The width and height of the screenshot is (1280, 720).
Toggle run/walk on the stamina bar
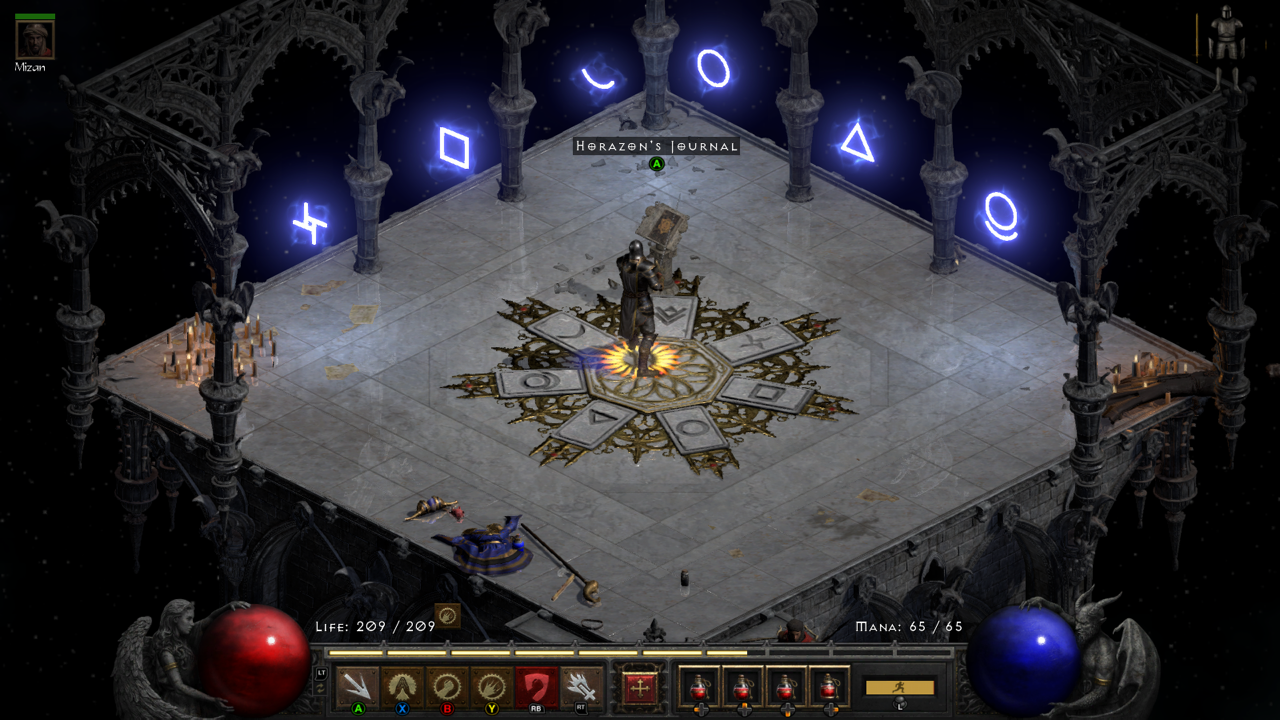[x=901, y=687]
